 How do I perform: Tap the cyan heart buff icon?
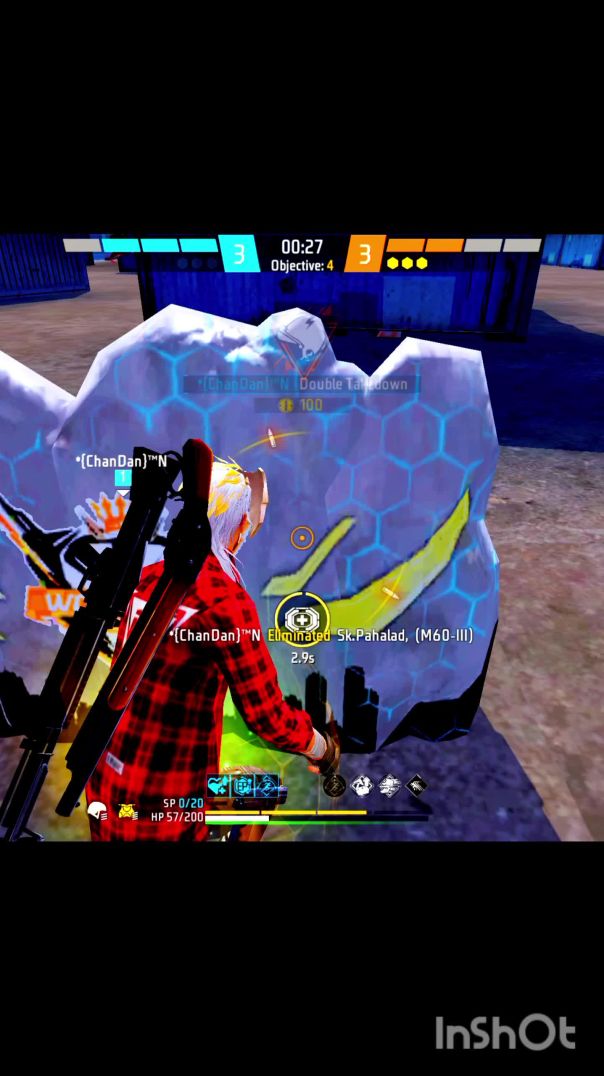tap(218, 786)
